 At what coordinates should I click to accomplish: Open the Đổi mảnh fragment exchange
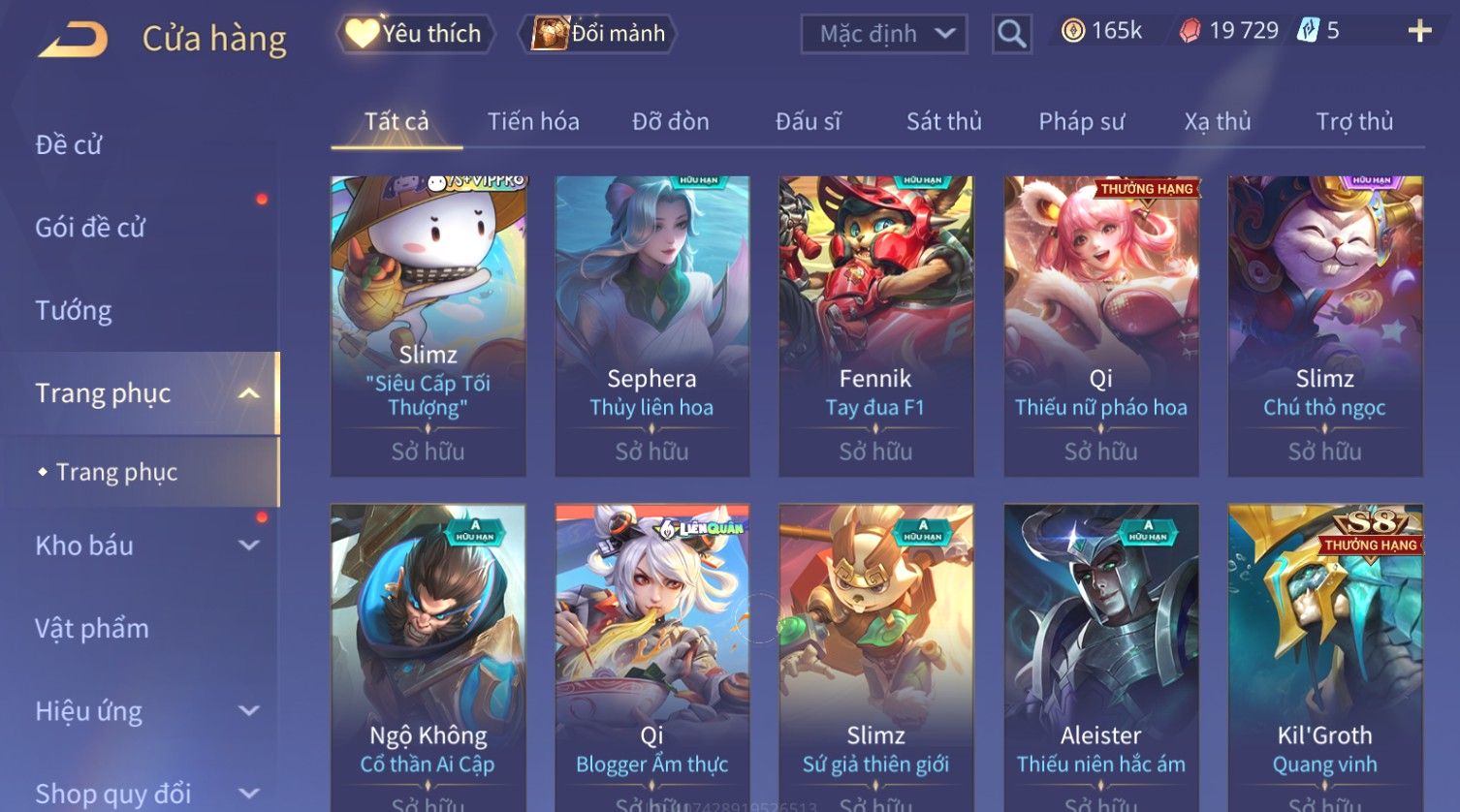598,34
